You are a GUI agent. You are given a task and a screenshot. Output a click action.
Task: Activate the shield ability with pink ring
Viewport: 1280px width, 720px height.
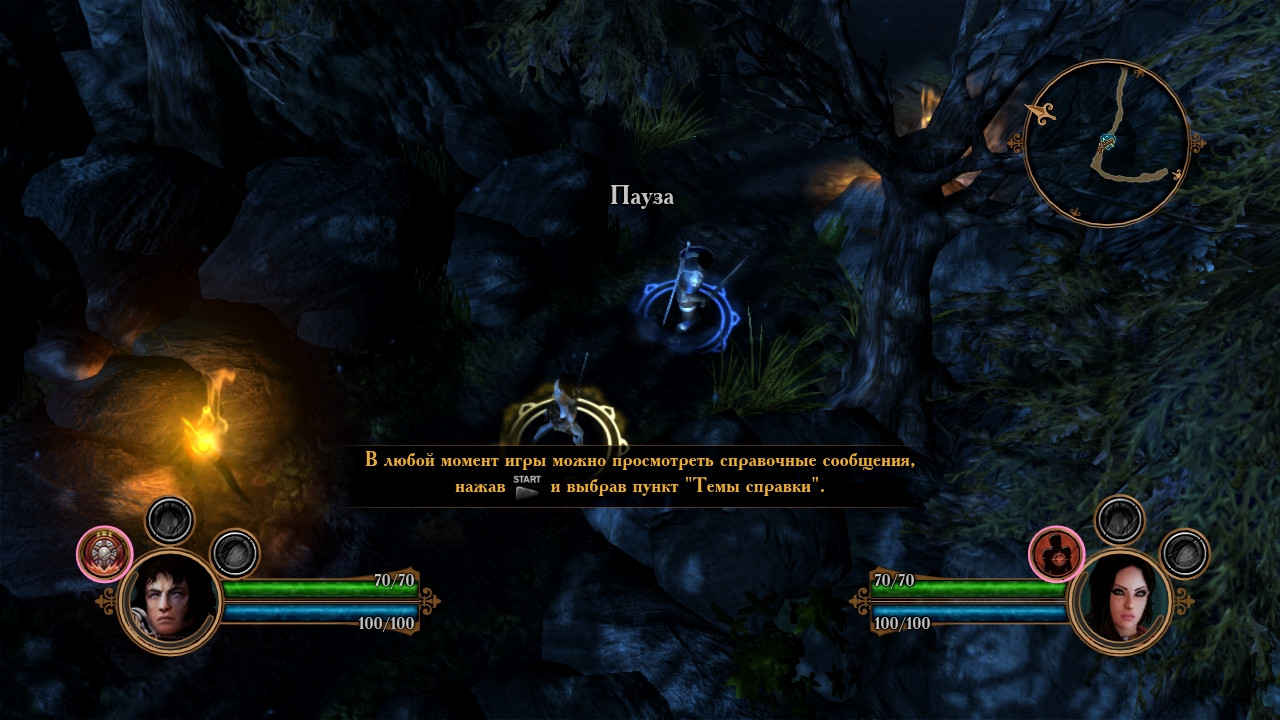pos(105,554)
